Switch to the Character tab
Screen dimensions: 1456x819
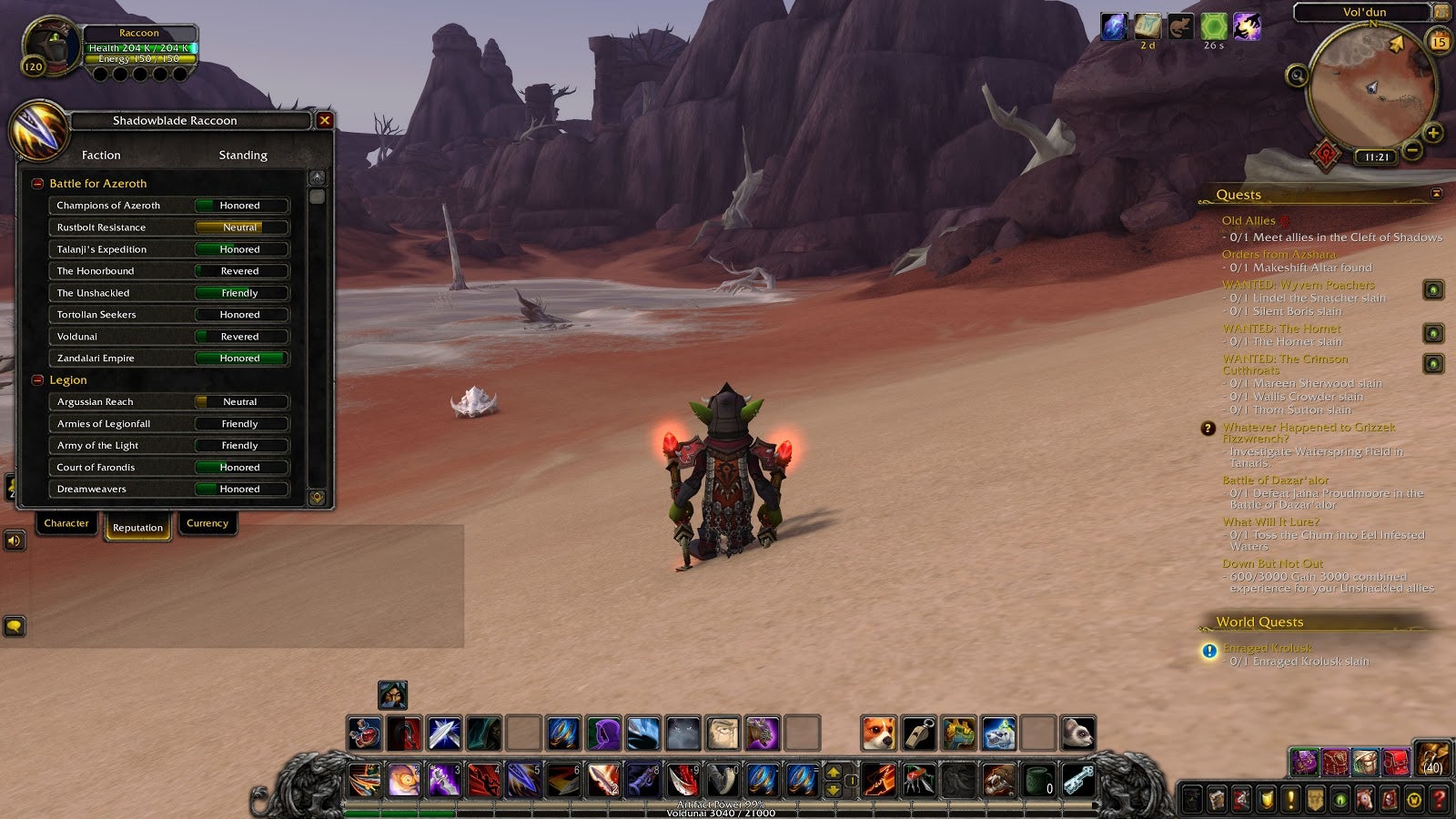pyautogui.click(x=66, y=523)
